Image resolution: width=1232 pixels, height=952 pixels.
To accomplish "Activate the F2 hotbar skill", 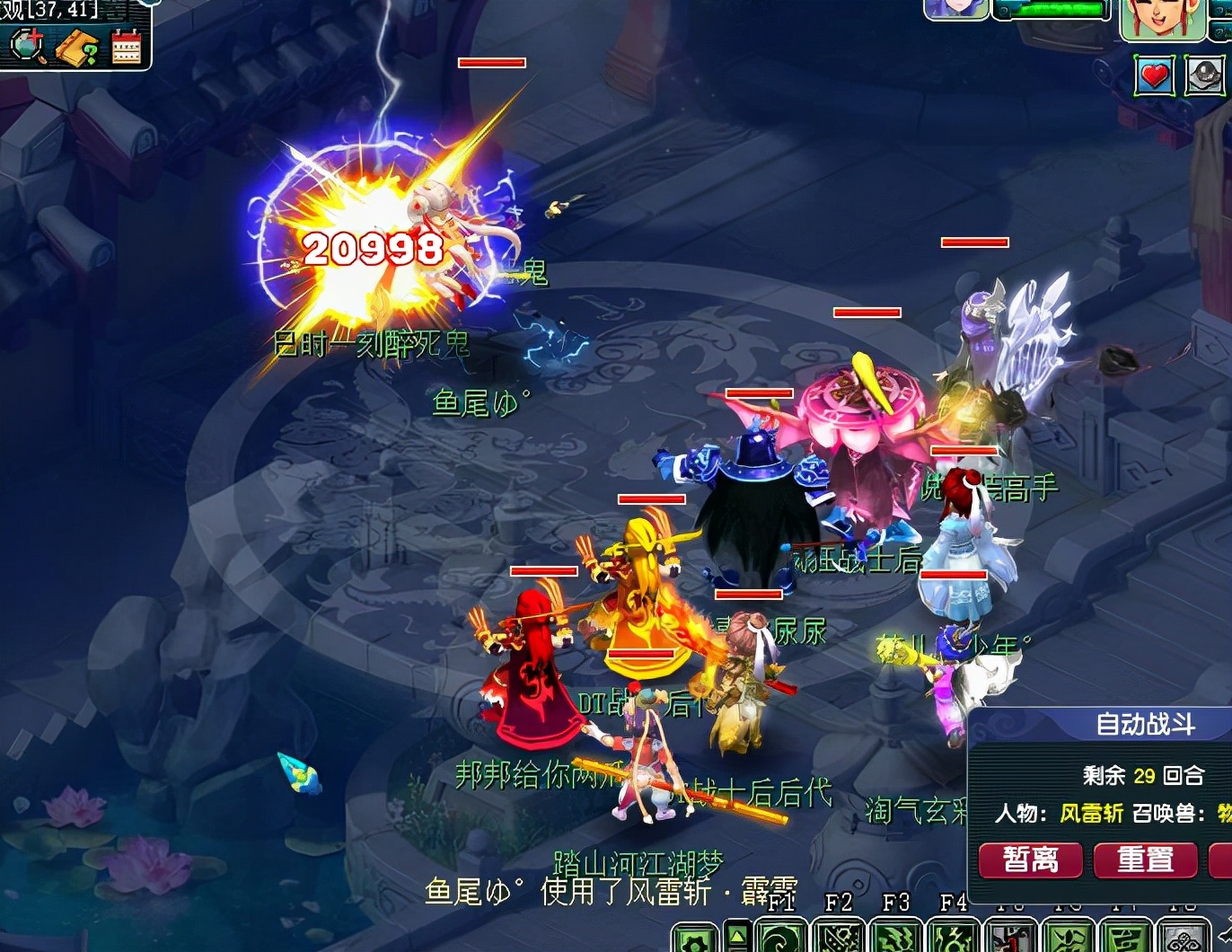I will pos(839,937).
